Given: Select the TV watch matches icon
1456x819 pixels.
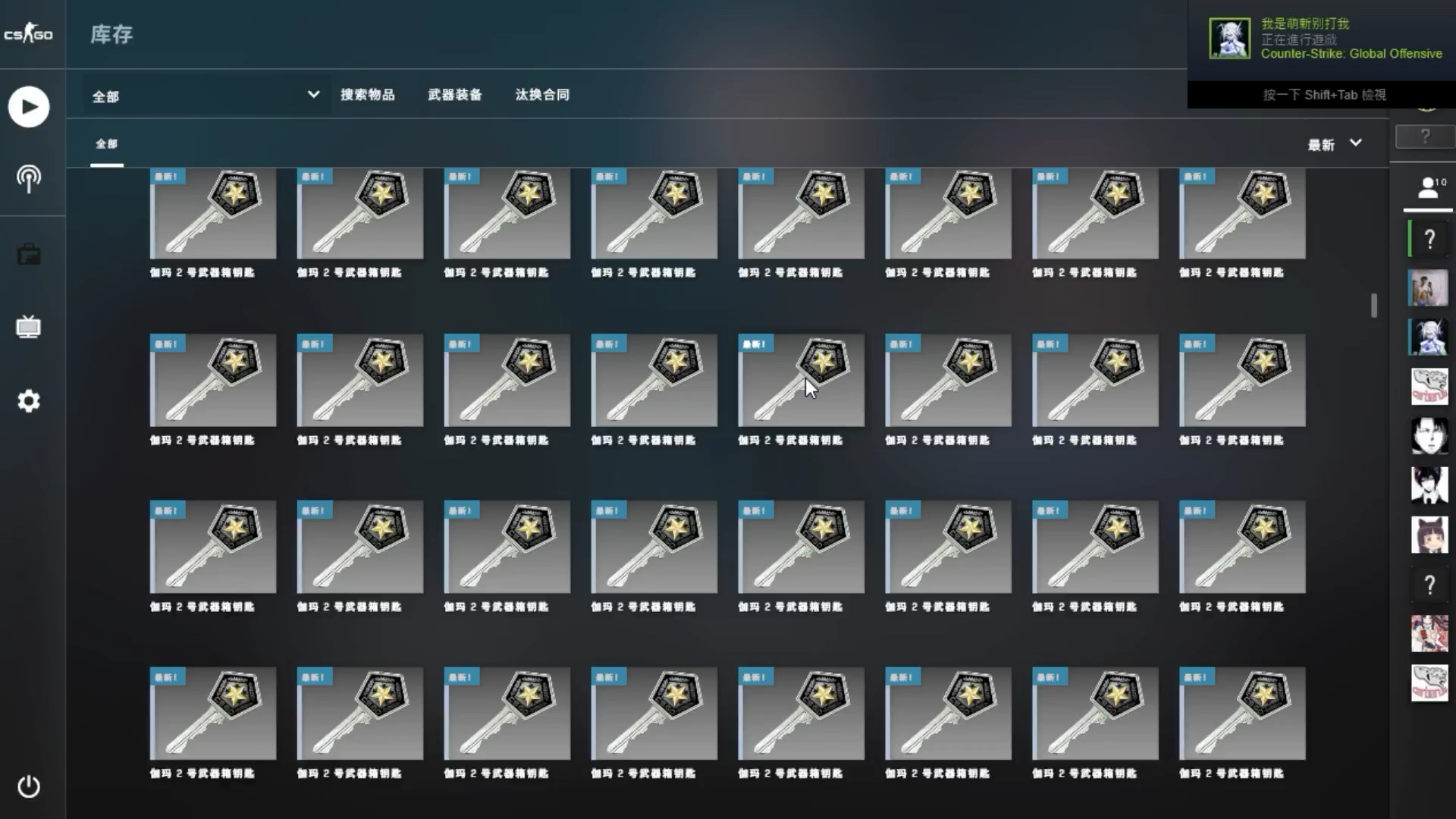Looking at the screenshot, I should tap(29, 328).
